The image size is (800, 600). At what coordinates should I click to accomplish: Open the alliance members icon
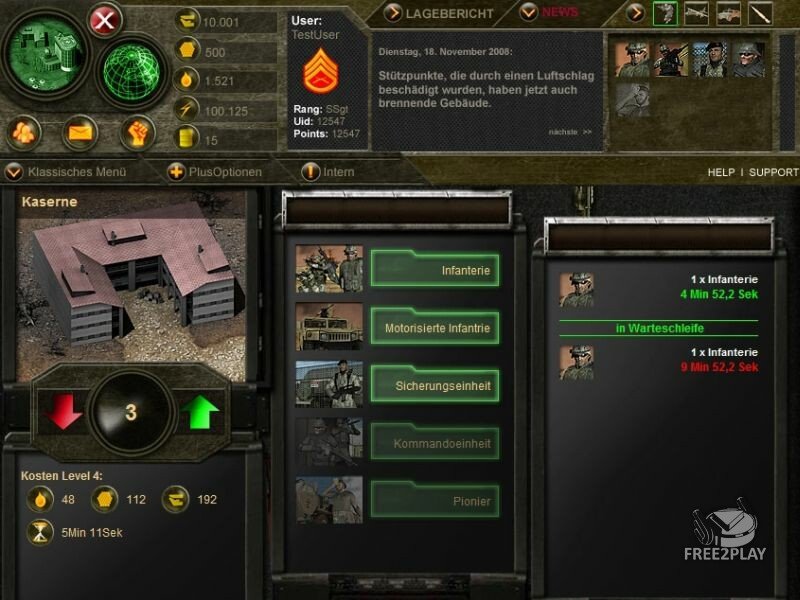coord(25,132)
